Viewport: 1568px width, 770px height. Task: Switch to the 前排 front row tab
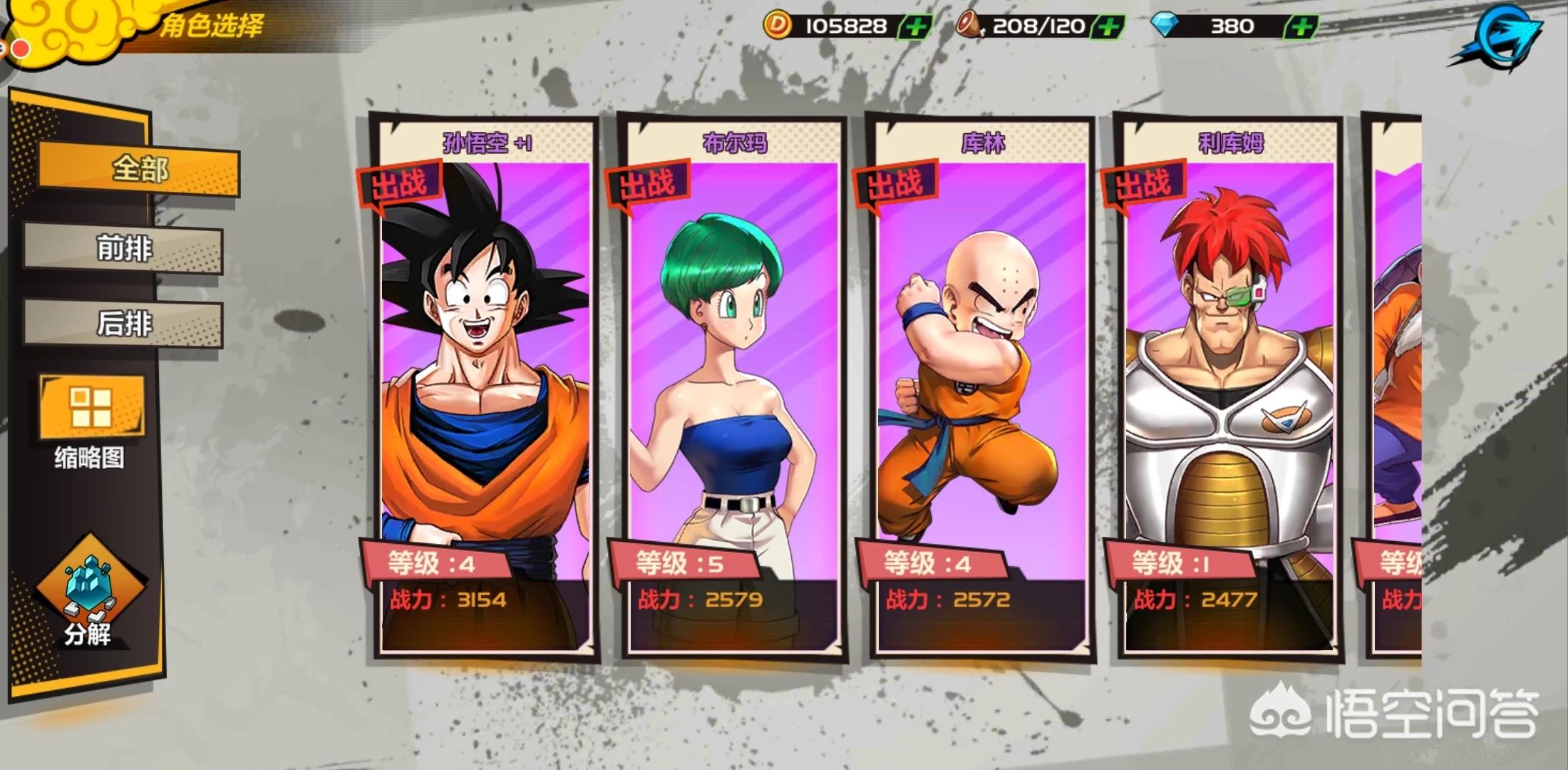(x=124, y=249)
